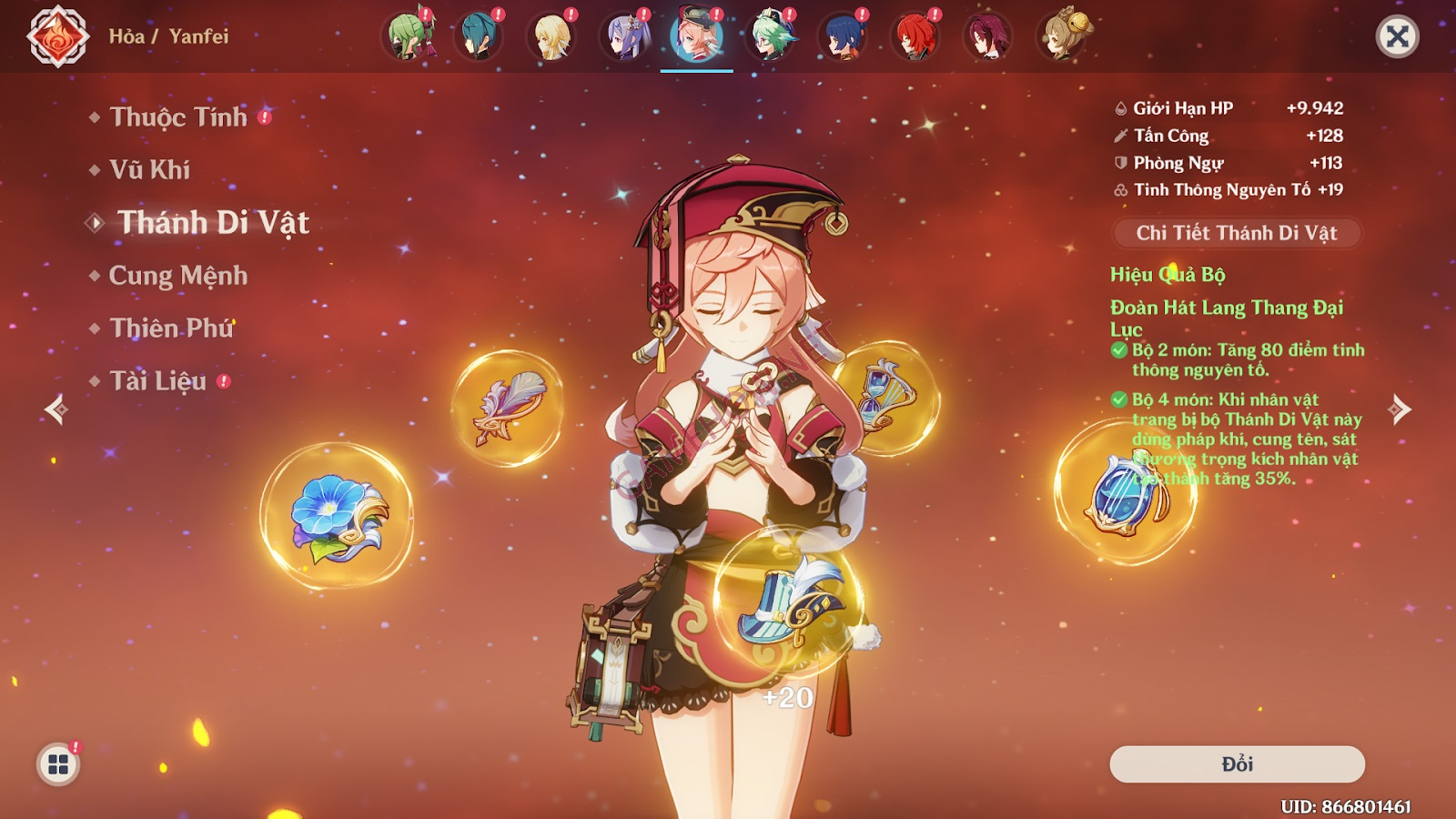Switch to the Vũ Khí weapon menu

150,170
